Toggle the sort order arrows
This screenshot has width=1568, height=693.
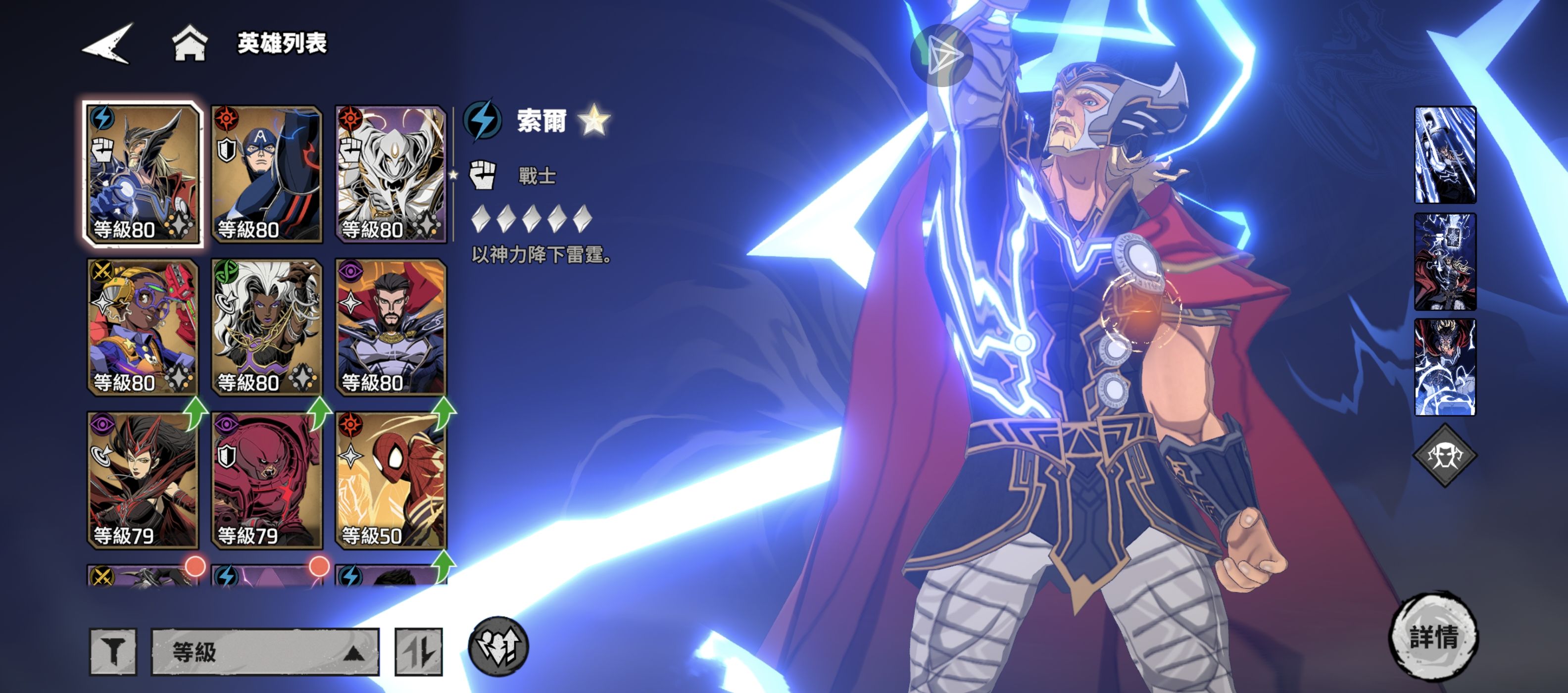click(419, 651)
